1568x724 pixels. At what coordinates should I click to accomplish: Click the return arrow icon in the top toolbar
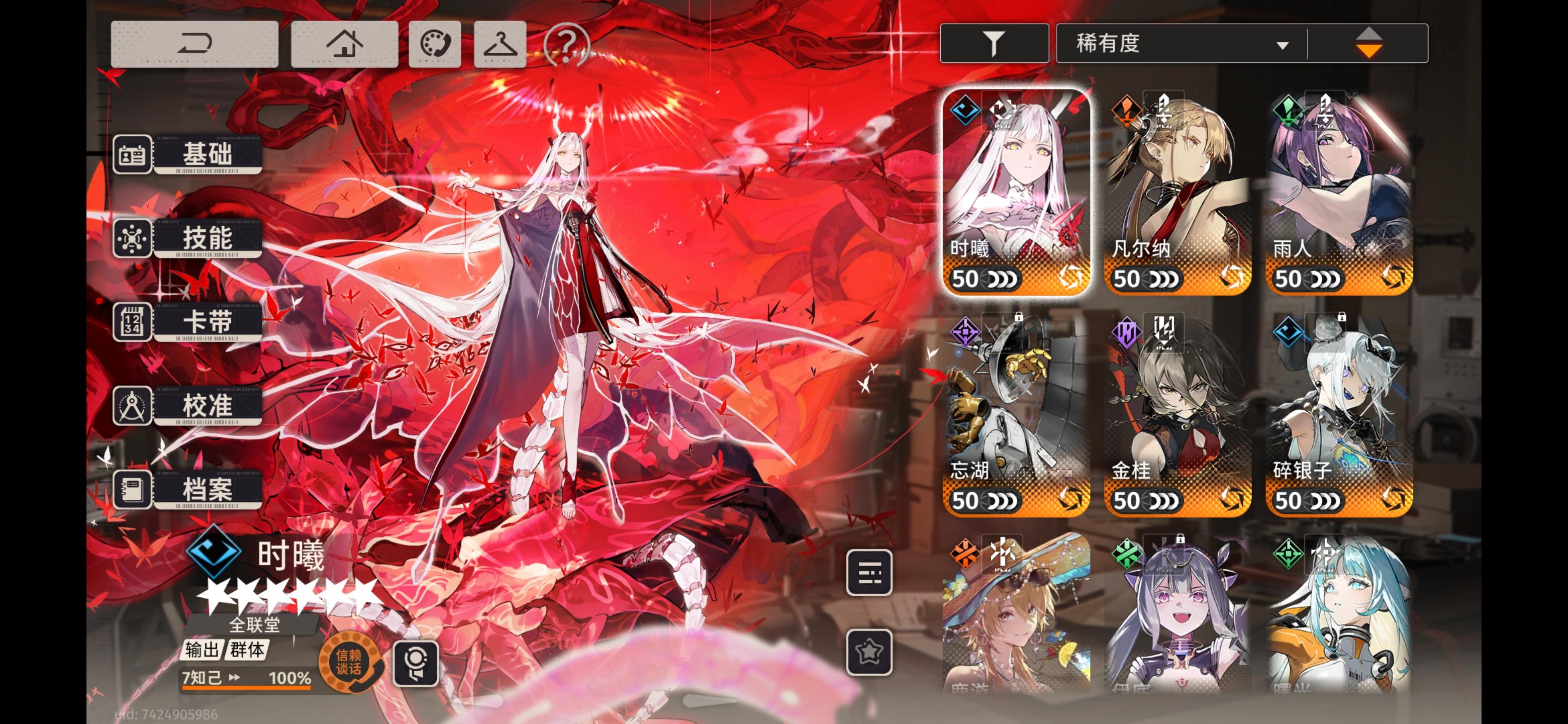(195, 44)
